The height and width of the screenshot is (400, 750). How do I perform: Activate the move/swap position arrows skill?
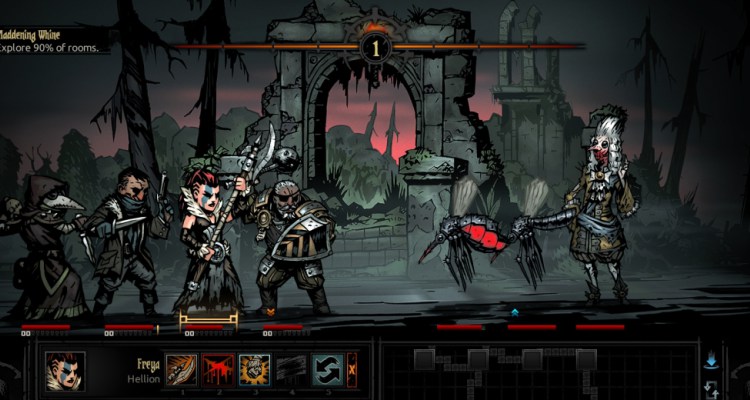coord(326,370)
